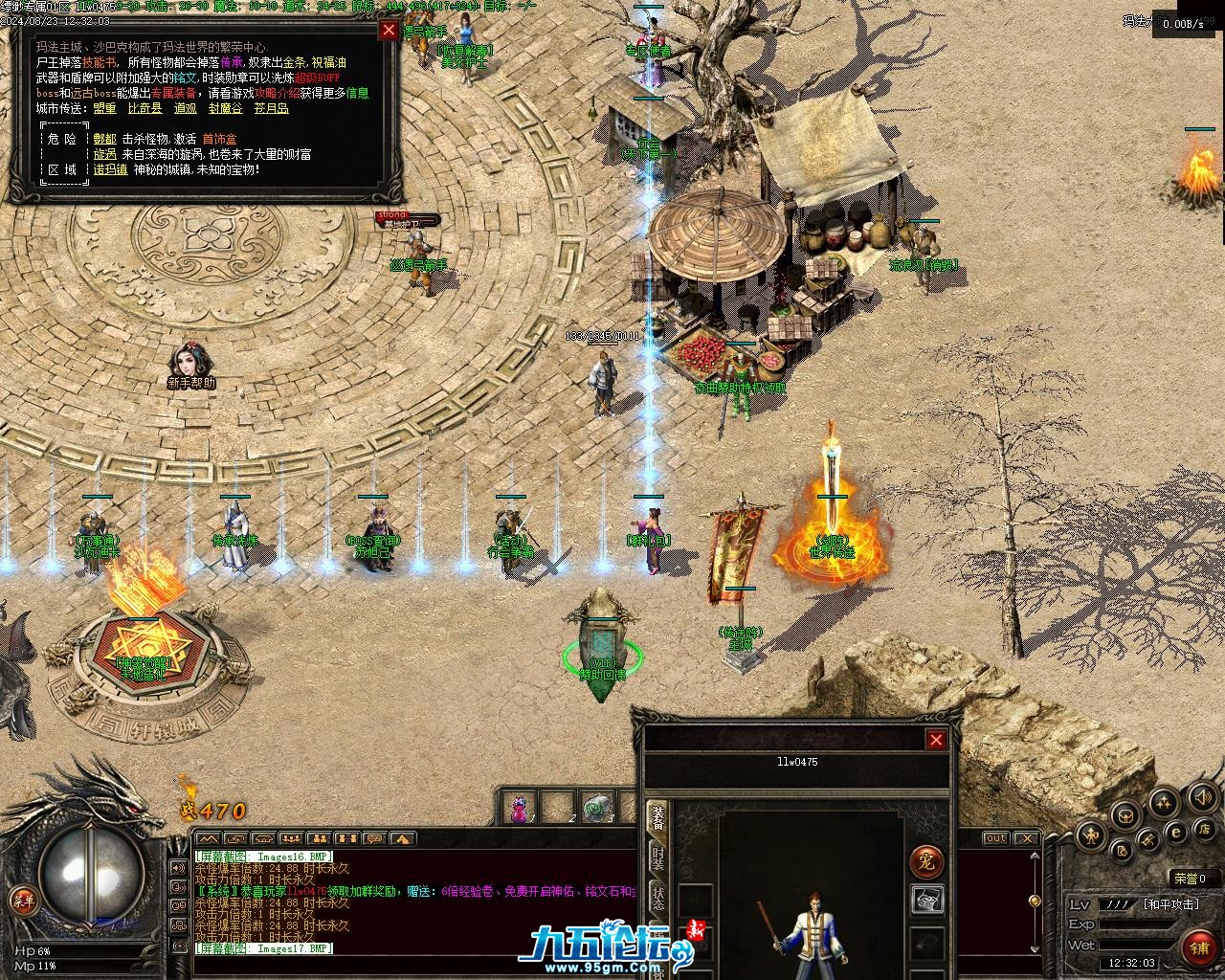Select the 道观 teleport link
This screenshot has height=980, width=1225.
[x=186, y=109]
